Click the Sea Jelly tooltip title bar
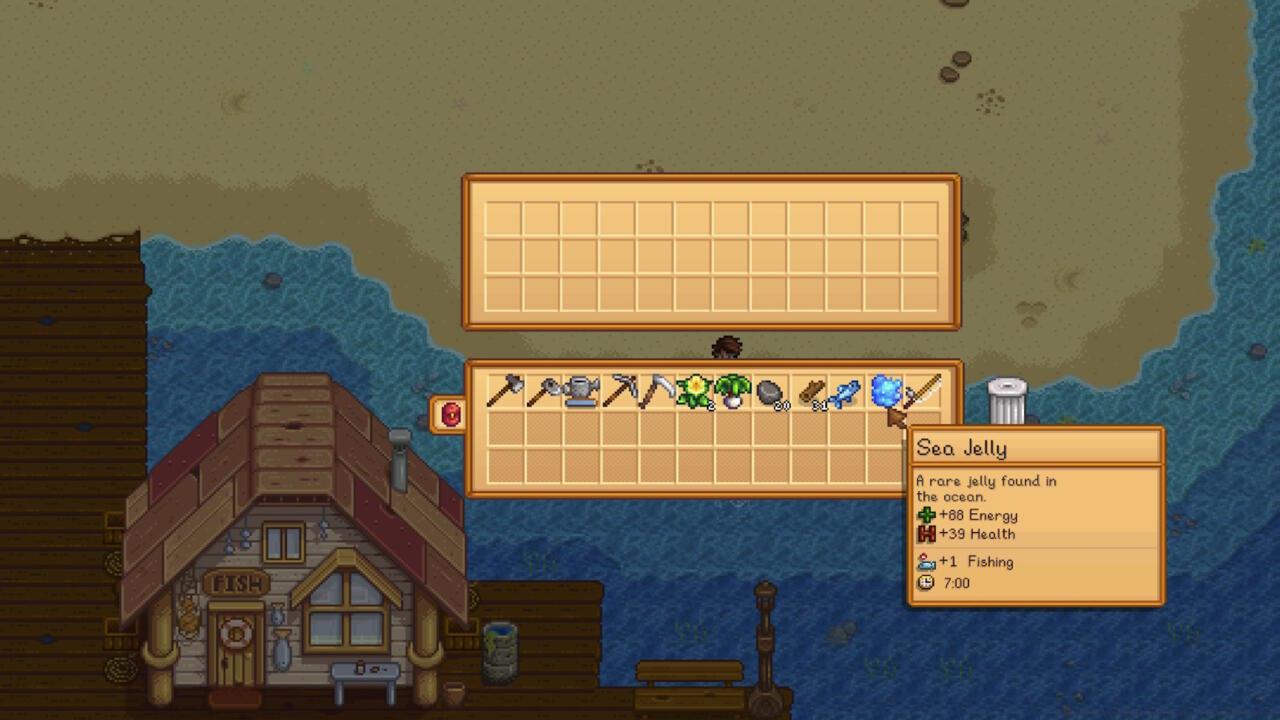1280x720 pixels. click(x=1036, y=448)
